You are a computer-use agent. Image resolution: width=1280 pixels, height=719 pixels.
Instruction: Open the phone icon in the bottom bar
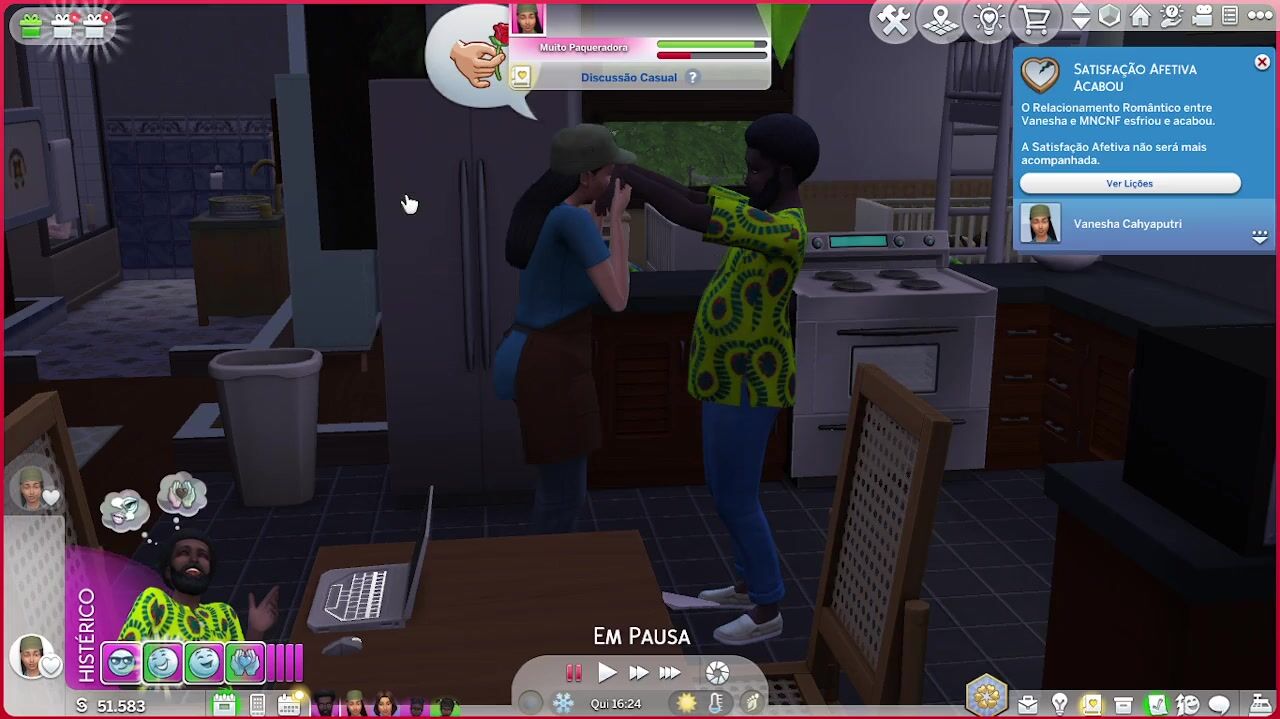[x=257, y=705]
